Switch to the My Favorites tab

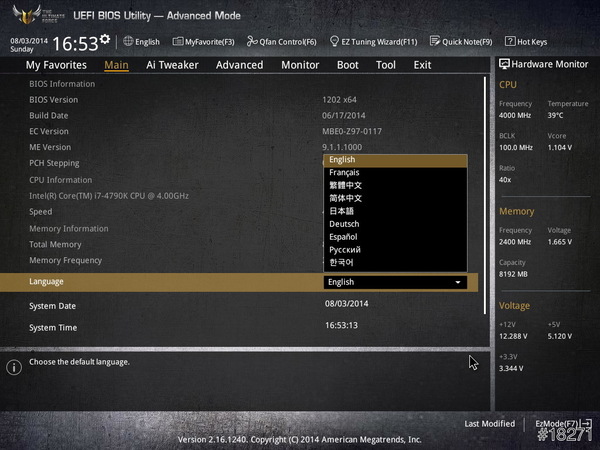click(x=55, y=65)
